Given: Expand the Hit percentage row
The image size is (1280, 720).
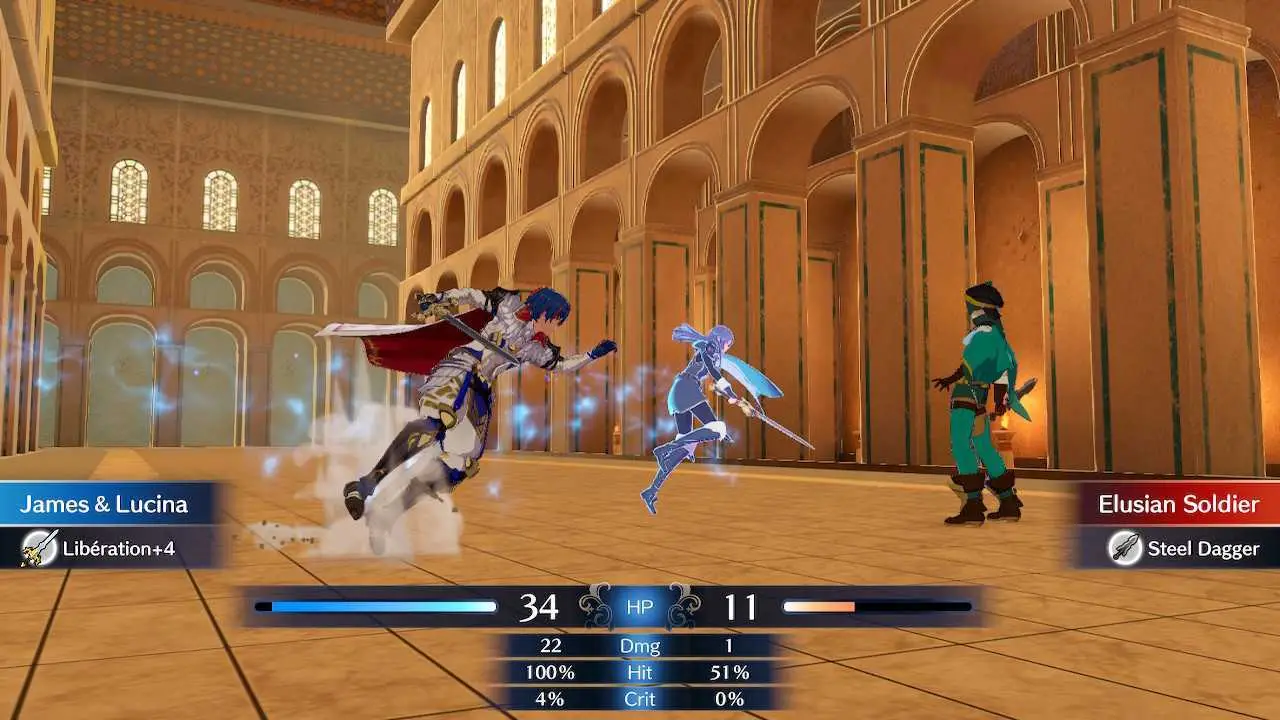Looking at the screenshot, I should [x=639, y=672].
